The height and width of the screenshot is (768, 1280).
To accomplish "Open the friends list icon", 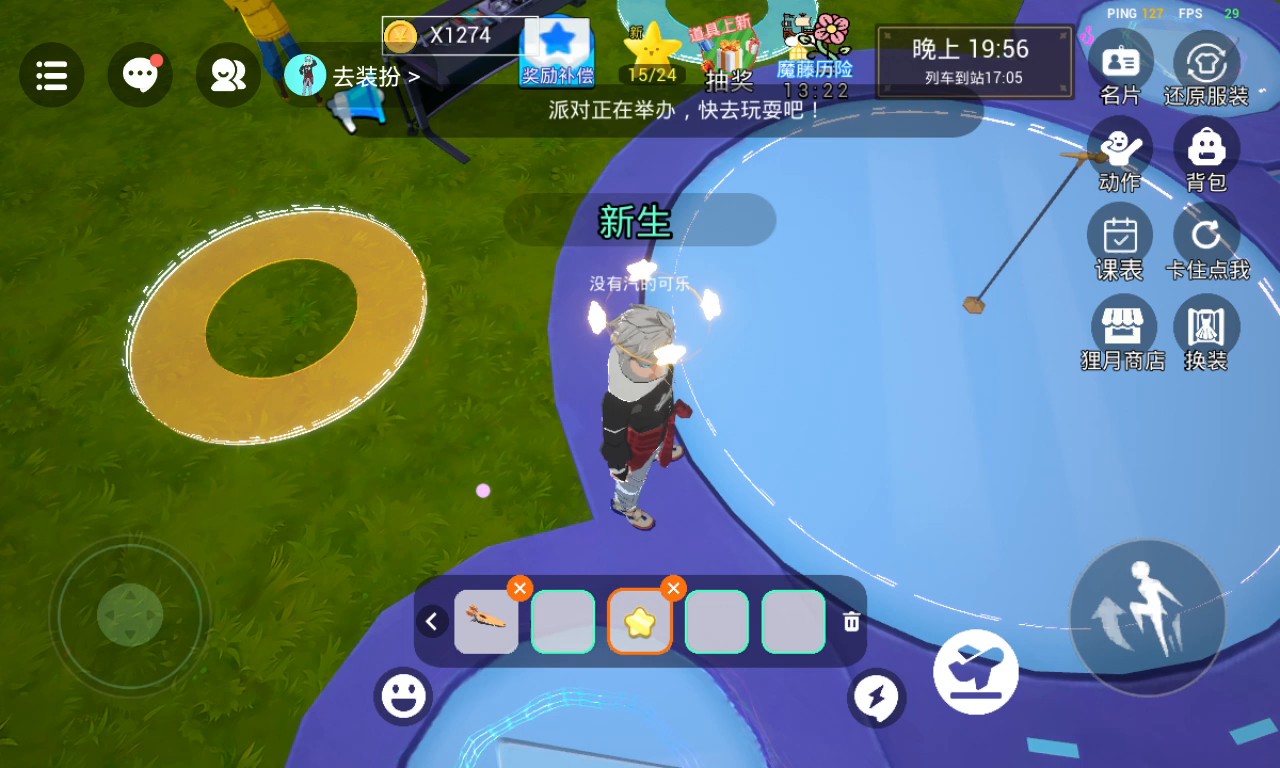I will pyautogui.click(x=228, y=75).
